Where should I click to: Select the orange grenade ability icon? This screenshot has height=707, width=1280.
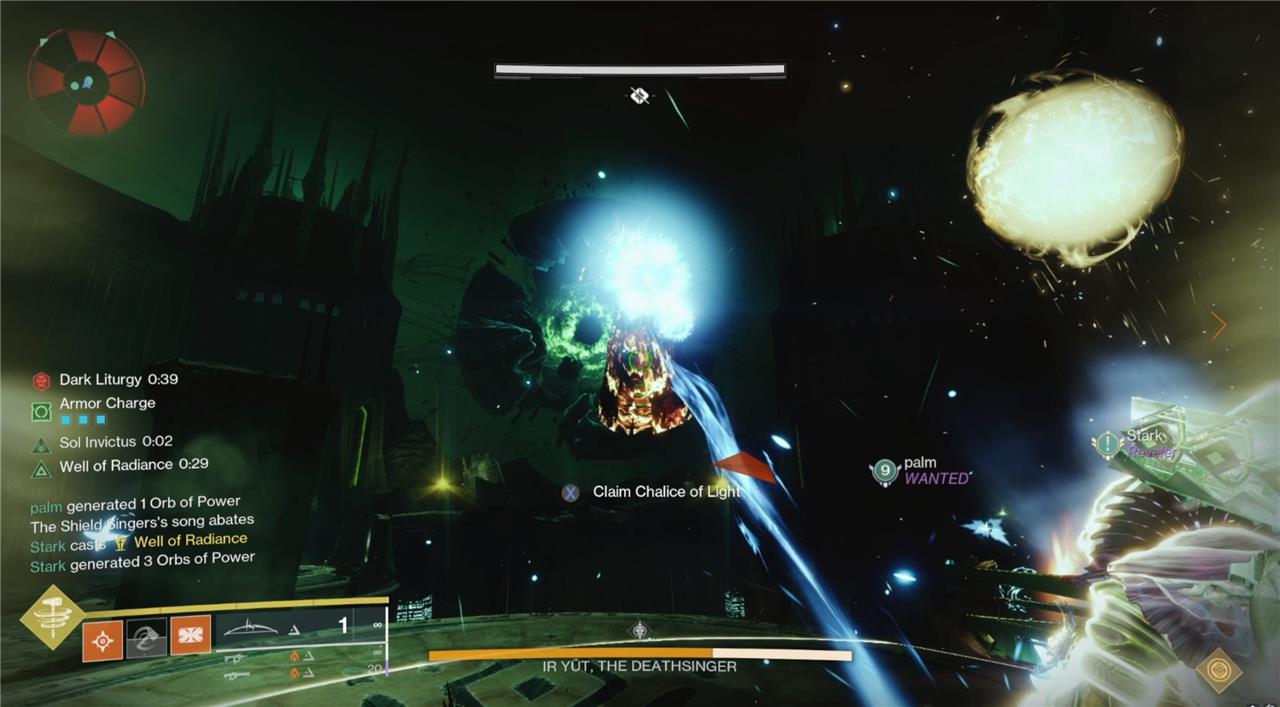click(x=102, y=640)
